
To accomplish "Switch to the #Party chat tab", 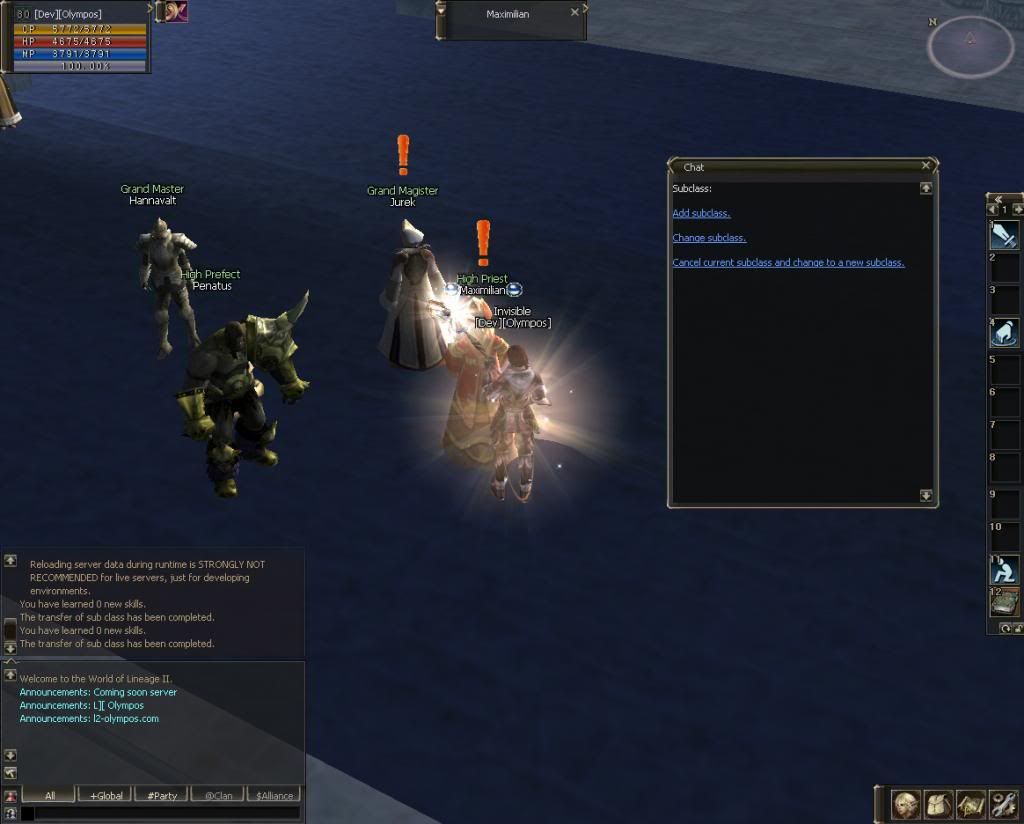I will coord(162,796).
